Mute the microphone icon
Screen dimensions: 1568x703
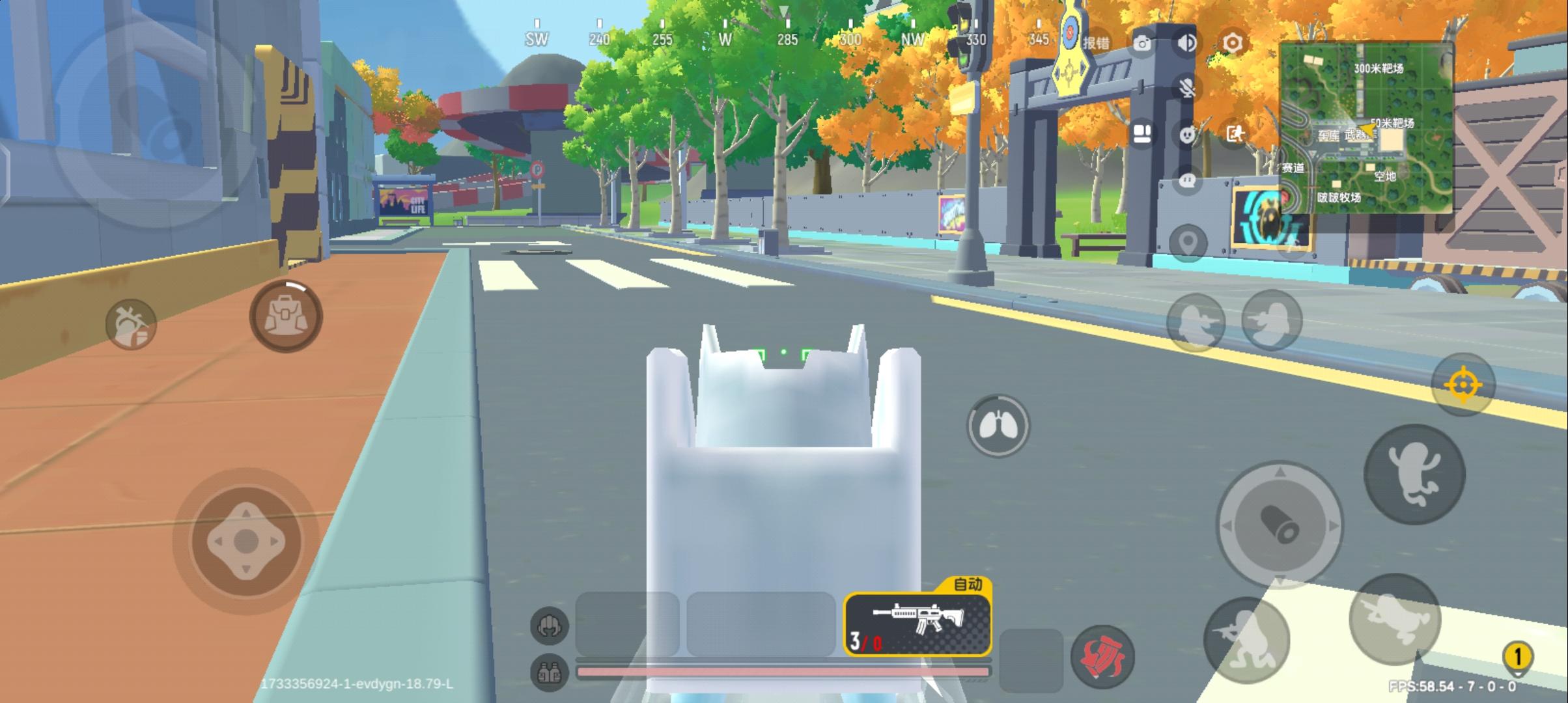(1187, 89)
